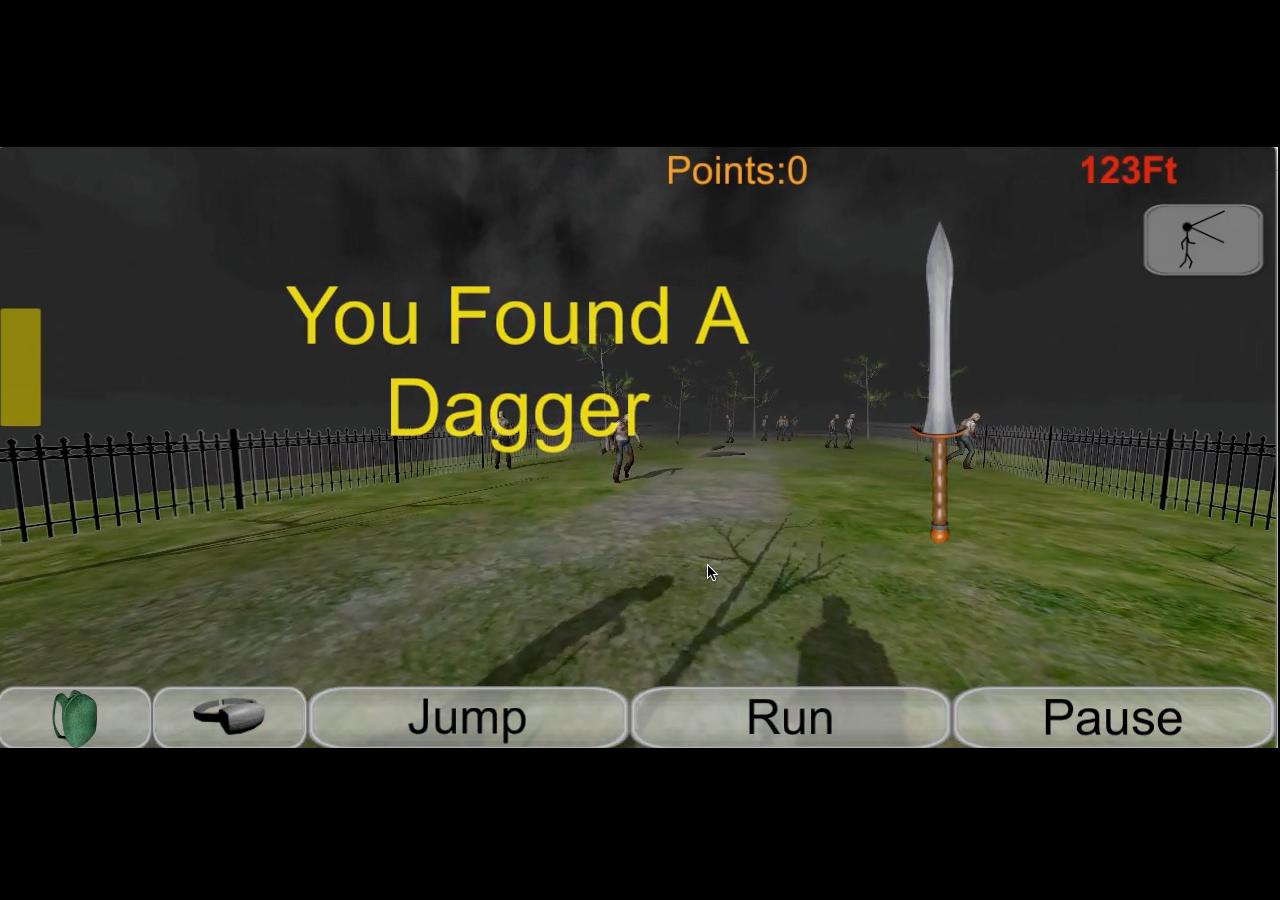Click the yellow stamina bar on the left
This screenshot has width=1280, height=900.
(18, 366)
